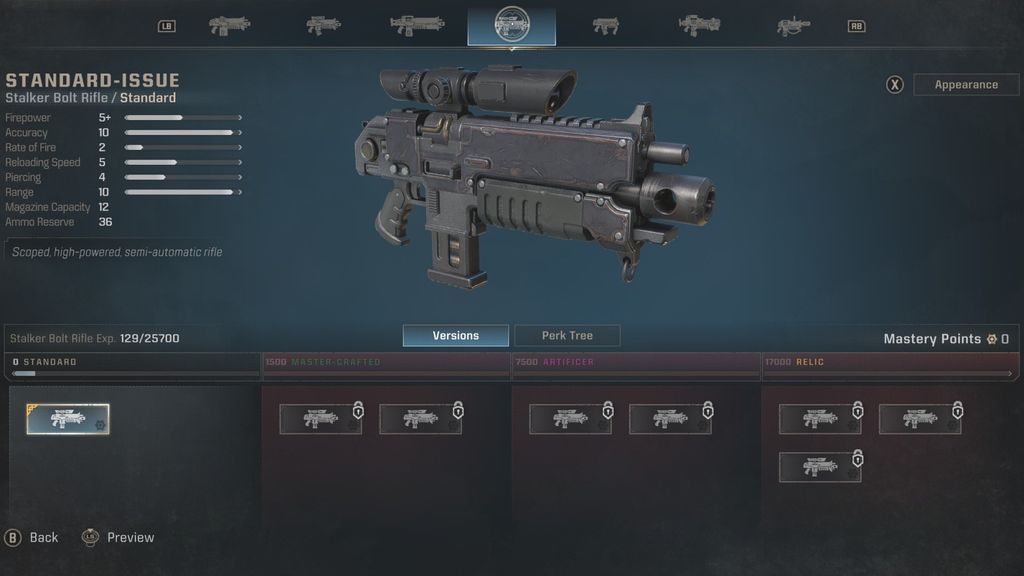
Task: Open the Appearance customization button
Action: (965, 85)
